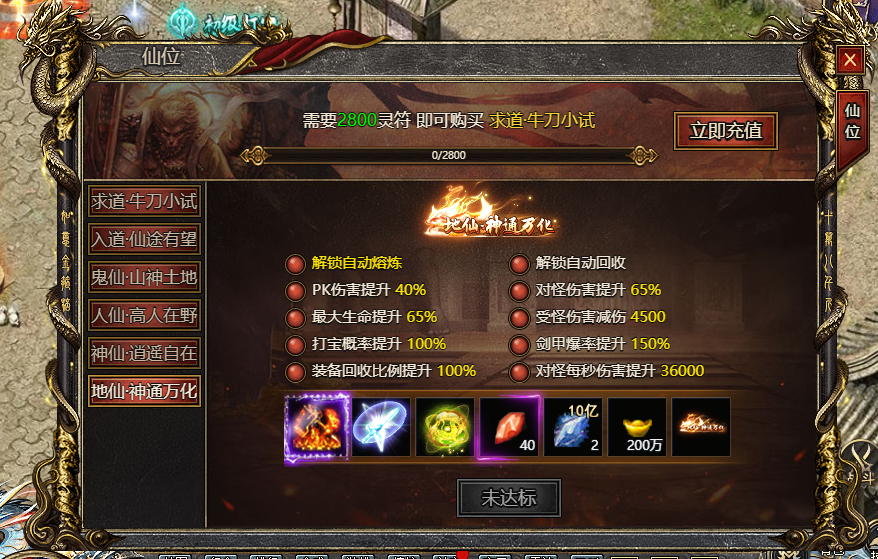Click the 未达标 claim button
The height and width of the screenshot is (559, 878).
point(508,497)
